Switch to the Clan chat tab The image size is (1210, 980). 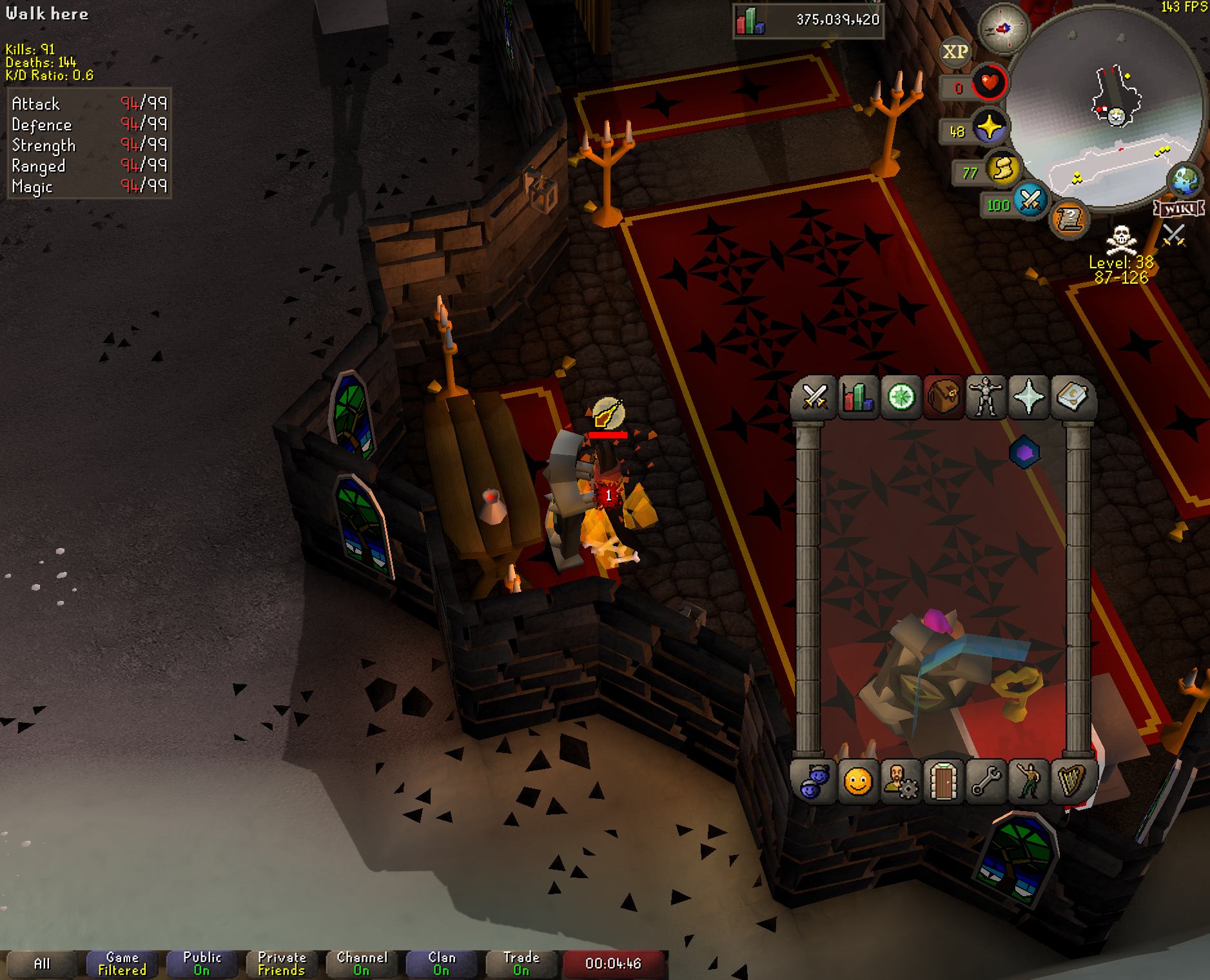point(442,964)
